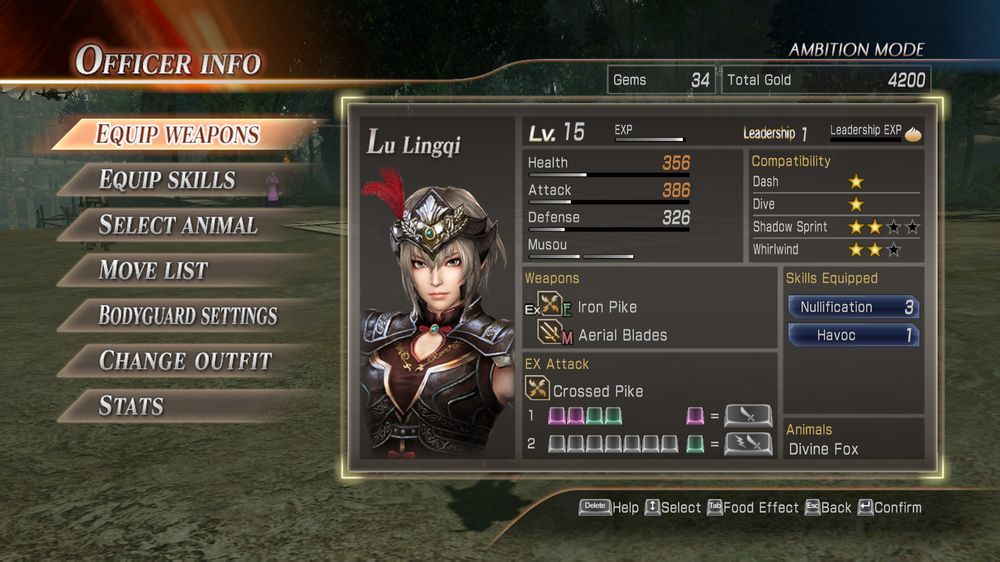The width and height of the screenshot is (1000, 562).
Task: Open the Move List
Action: tap(153, 270)
